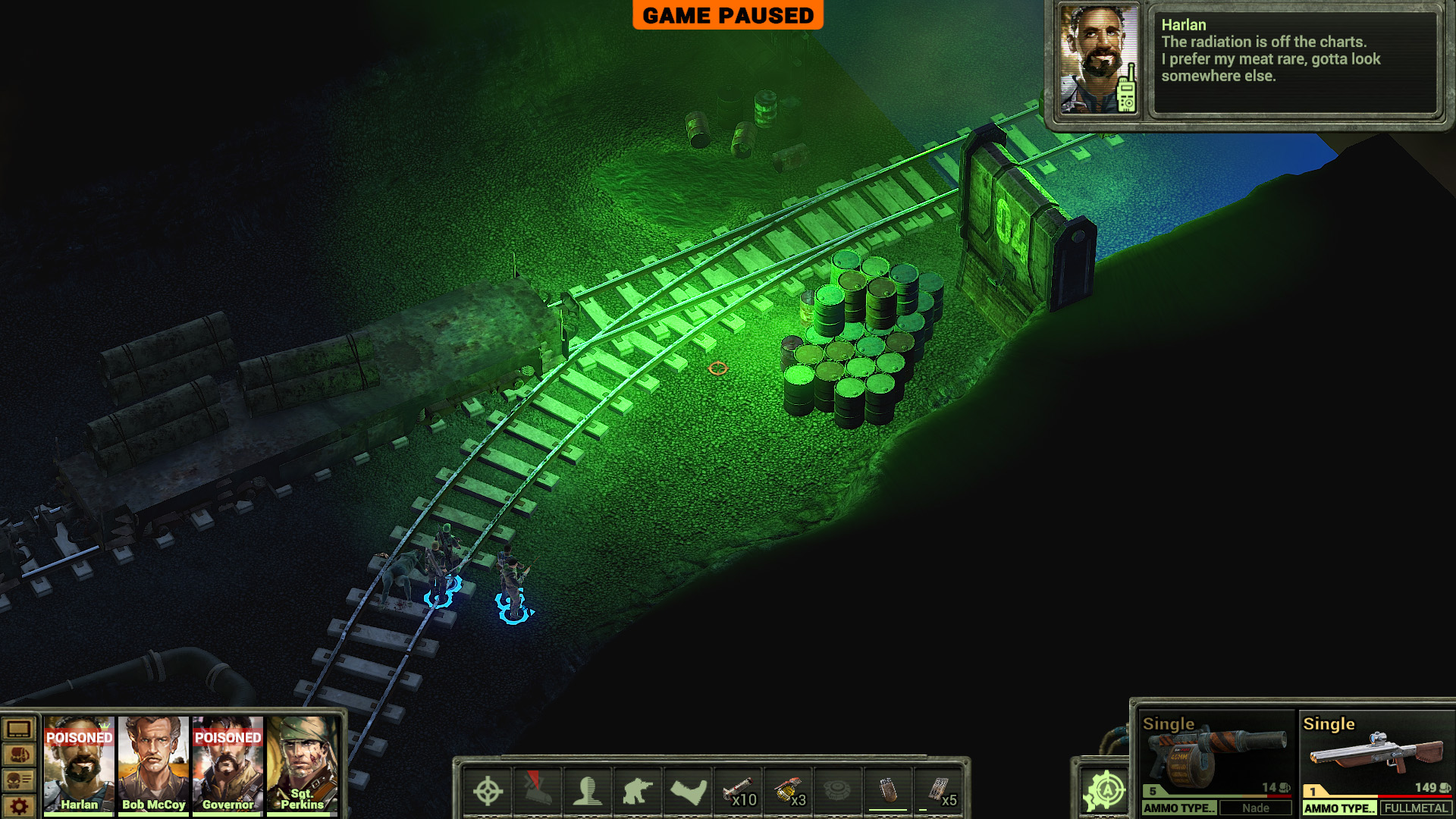Select Bob McCoy's portrait

153,764
